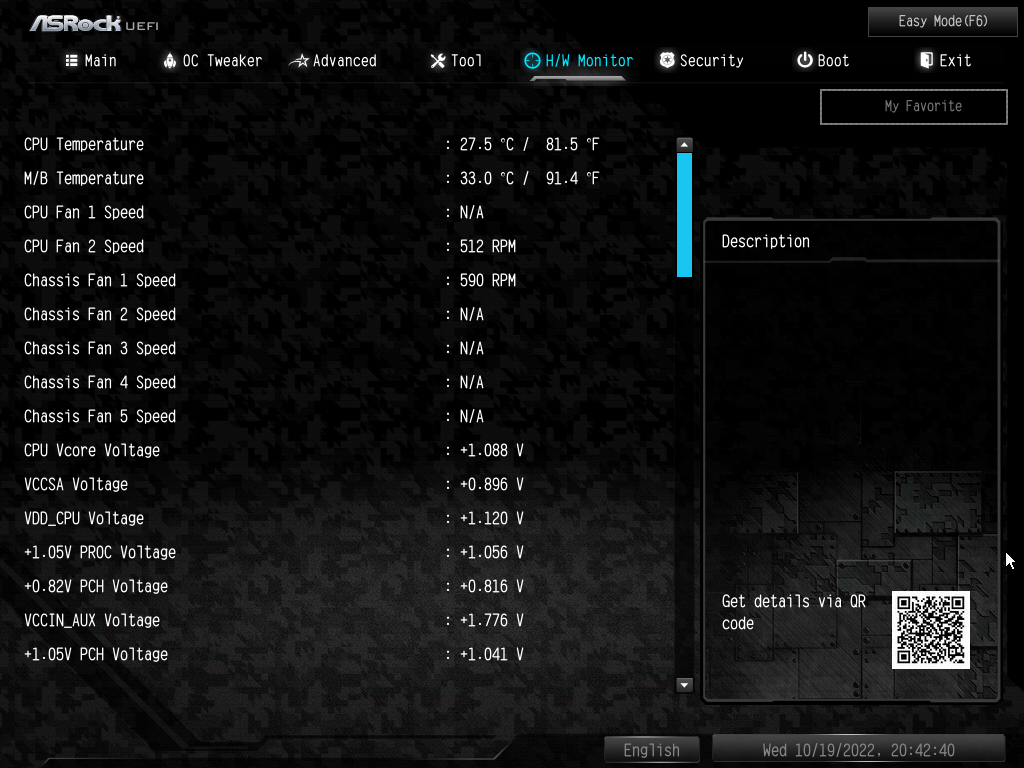Viewport: 1024px width, 768px height.
Task: Go to the Advanced tab
Action: click(333, 61)
